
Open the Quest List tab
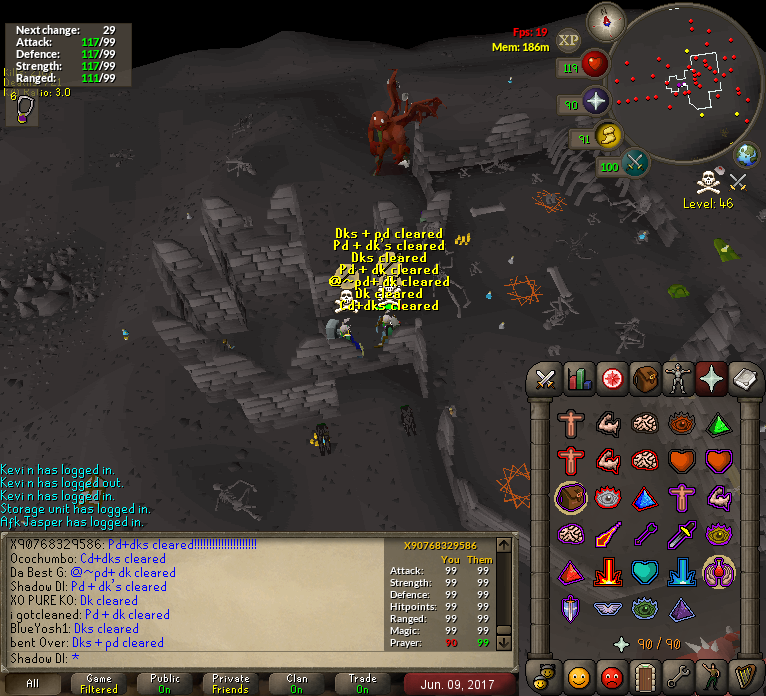click(612, 379)
